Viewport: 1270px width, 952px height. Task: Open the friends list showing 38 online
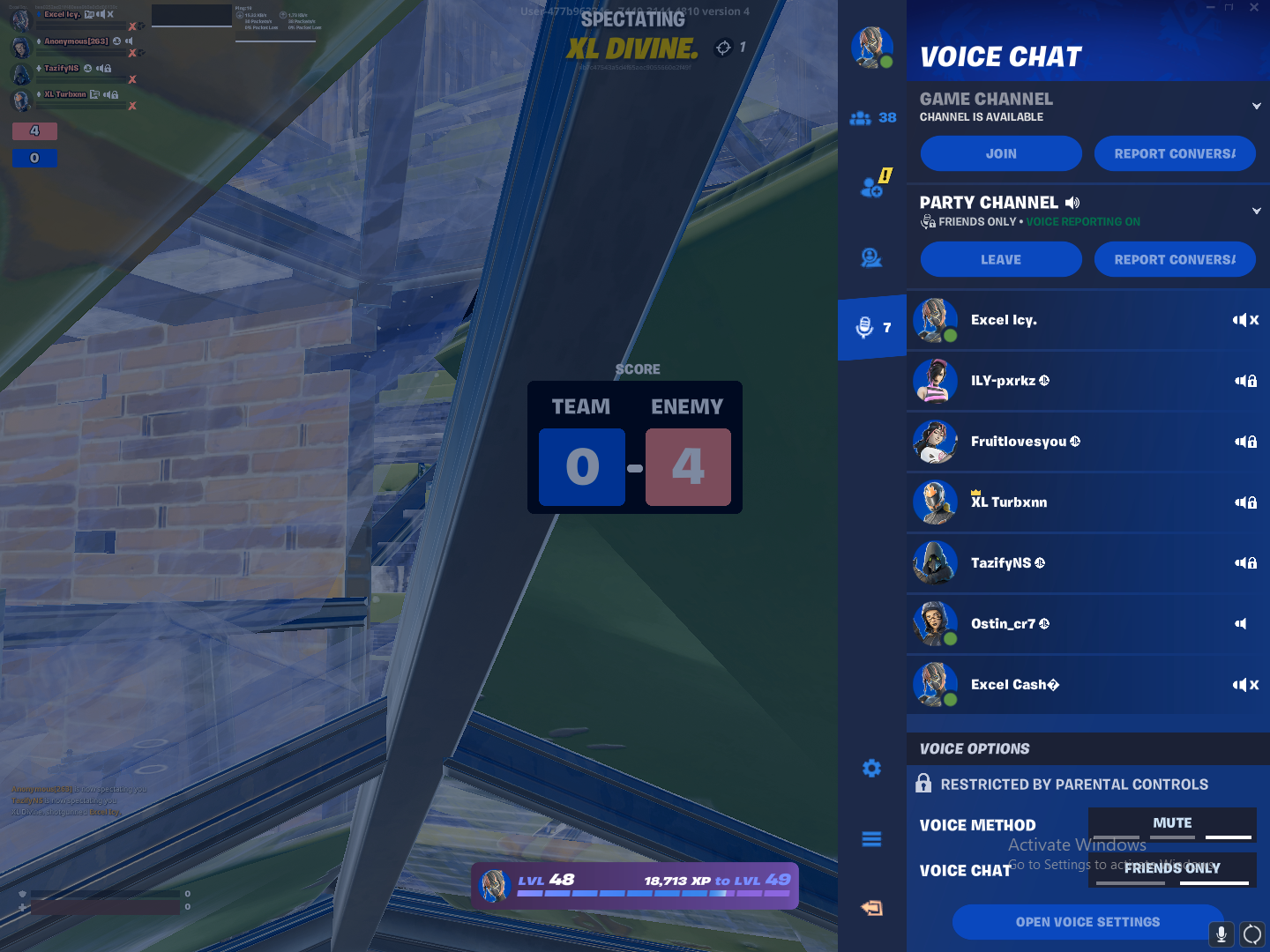[x=872, y=118]
